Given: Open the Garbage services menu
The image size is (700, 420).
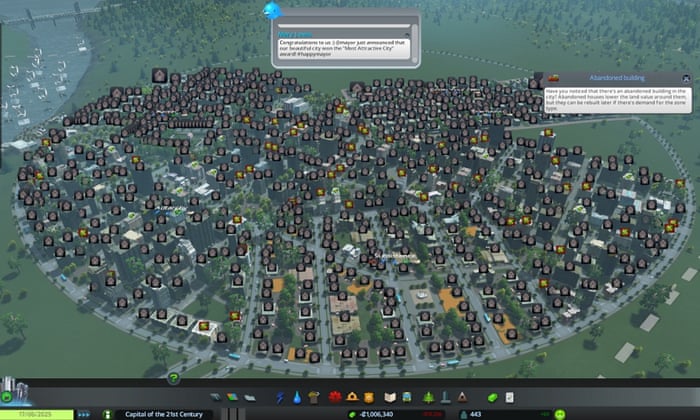Looking at the screenshot, I should pyautogui.click(x=313, y=397).
